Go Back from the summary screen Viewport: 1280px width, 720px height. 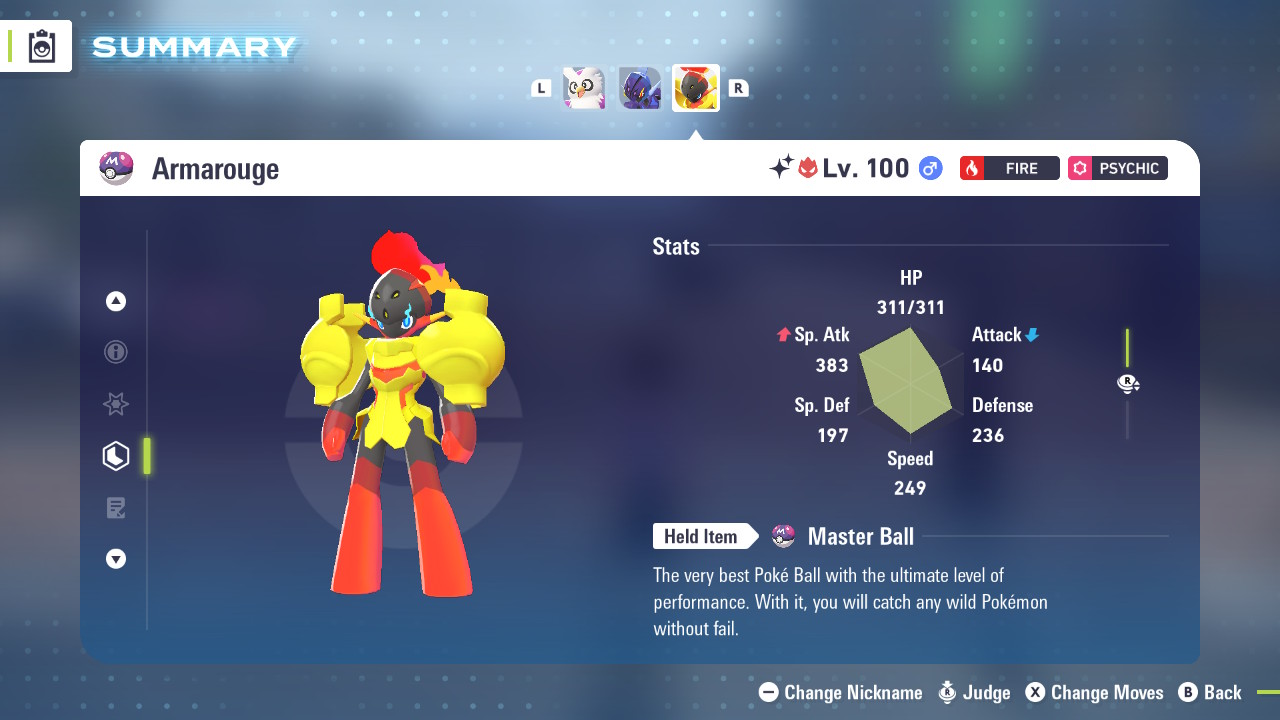pyautogui.click(x=1210, y=692)
